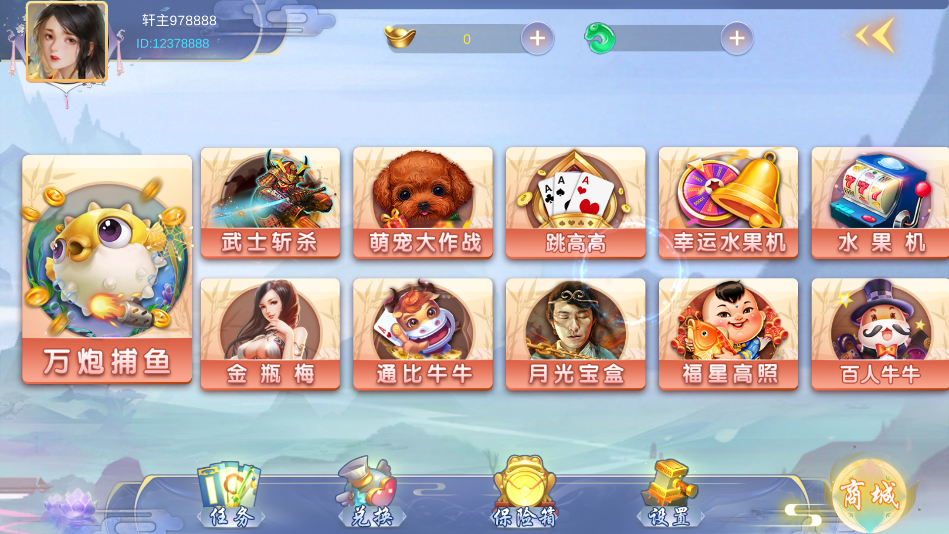Enter the 商城 shop

pyautogui.click(x=867, y=494)
